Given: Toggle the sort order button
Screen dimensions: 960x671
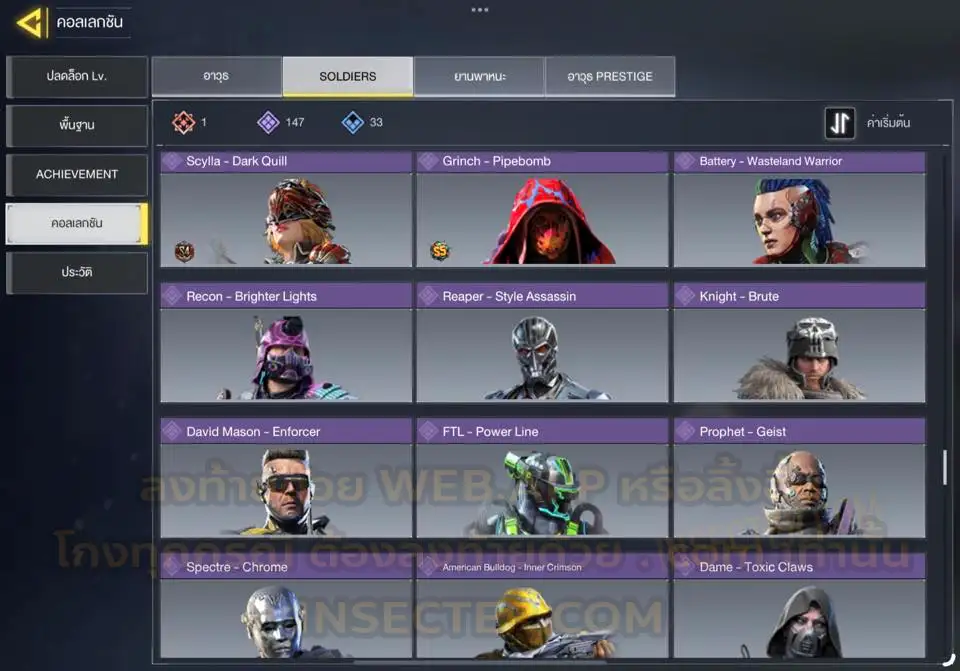Looking at the screenshot, I should [x=840, y=123].
